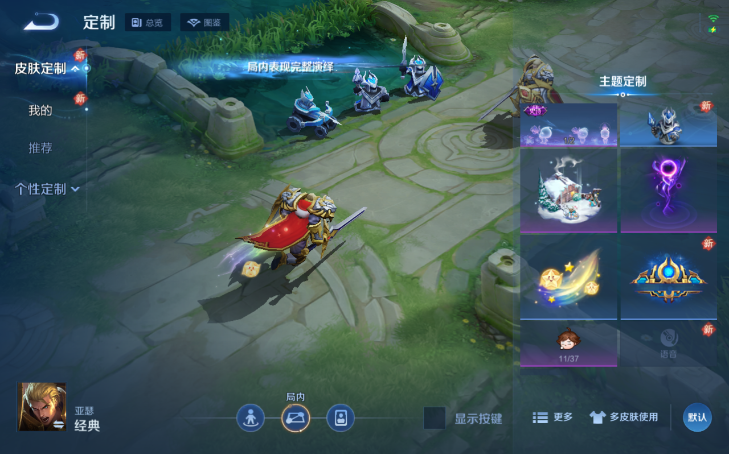Open the 更多 list options

pyautogui.click(x=552, y=417)
